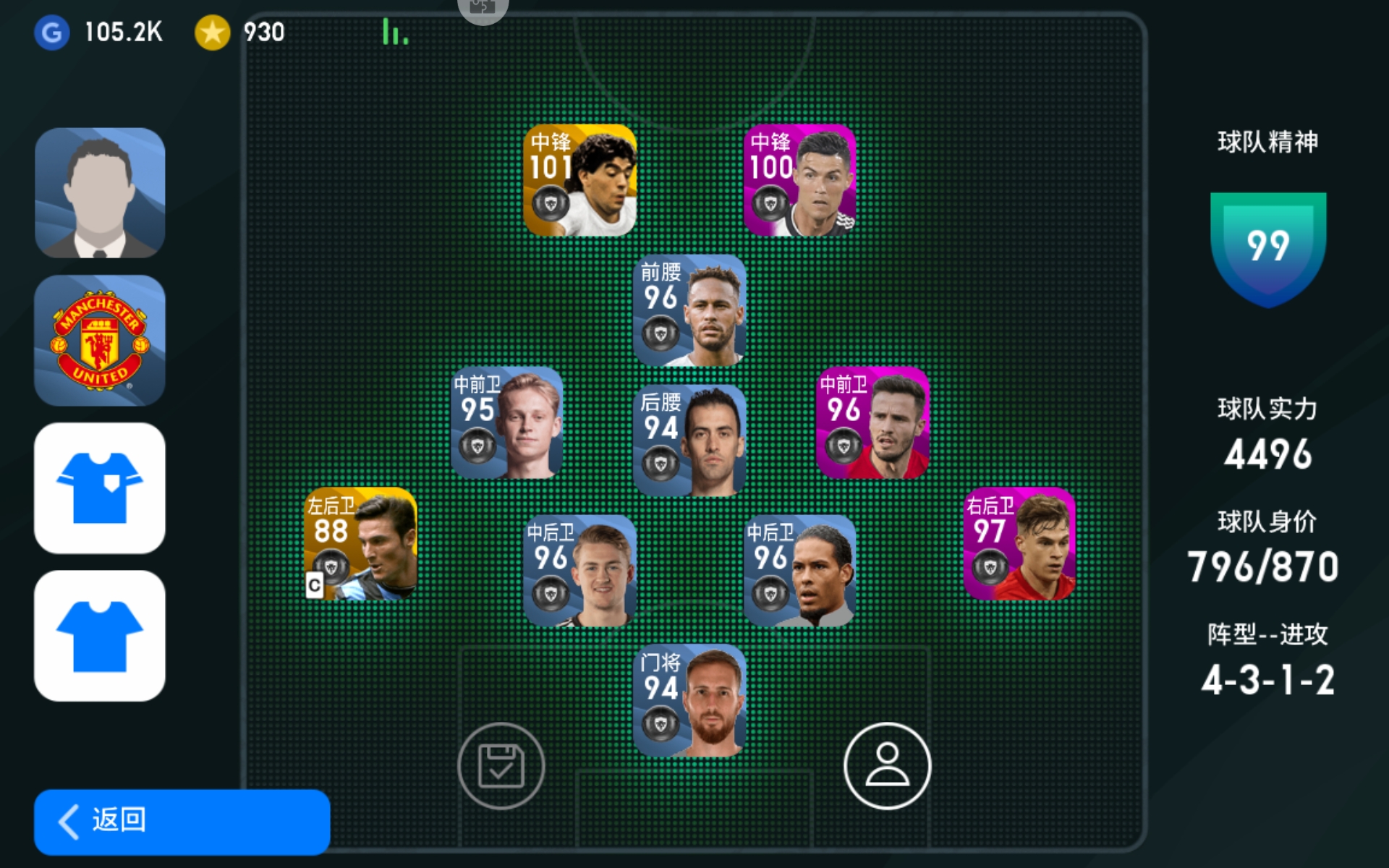Open the manager portrait panel
Viewport: 1389px width, 868px height.
pyautogui.click(x=100, y=193)
